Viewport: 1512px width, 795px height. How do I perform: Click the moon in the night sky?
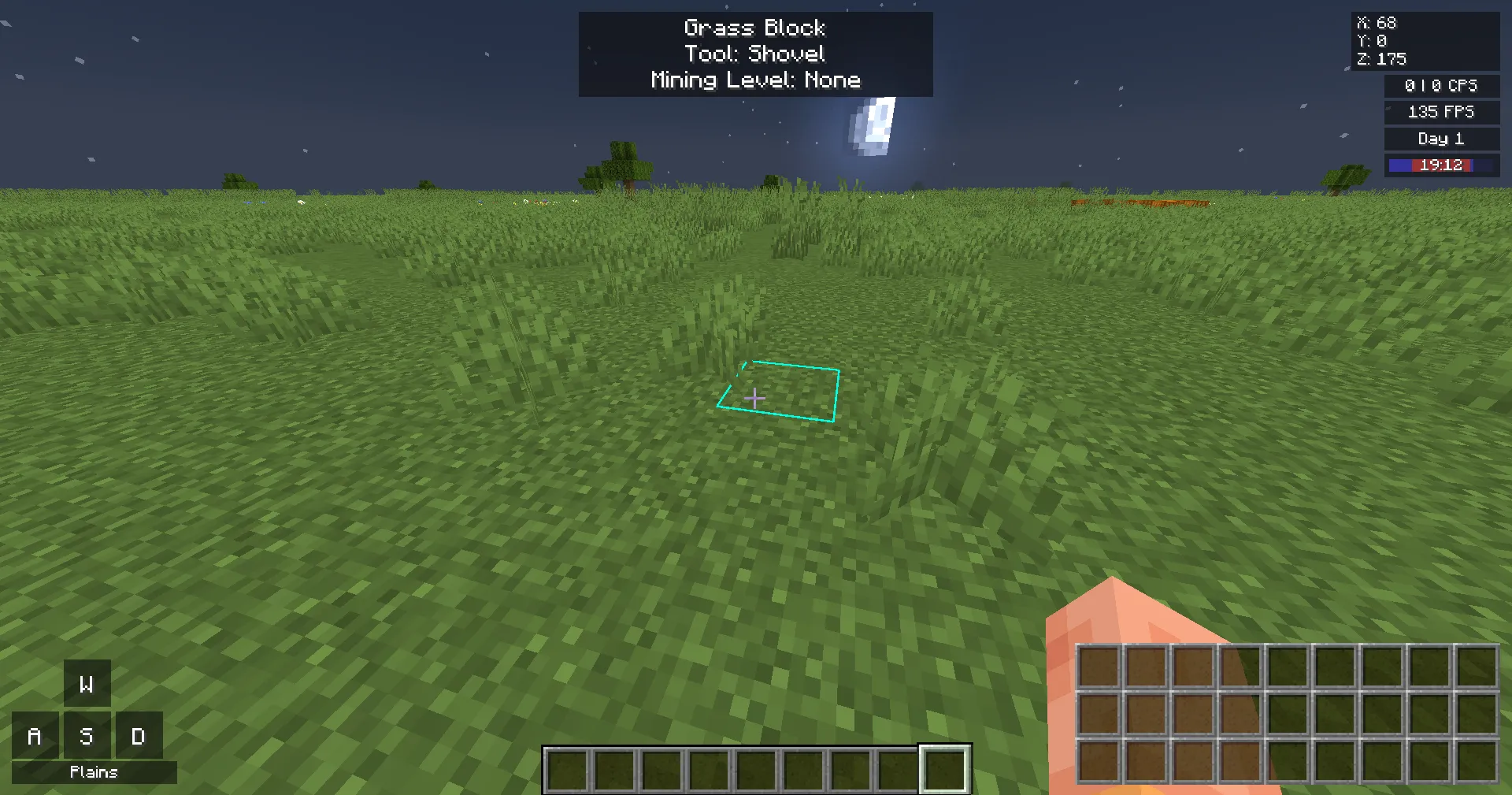click(871, 126)
